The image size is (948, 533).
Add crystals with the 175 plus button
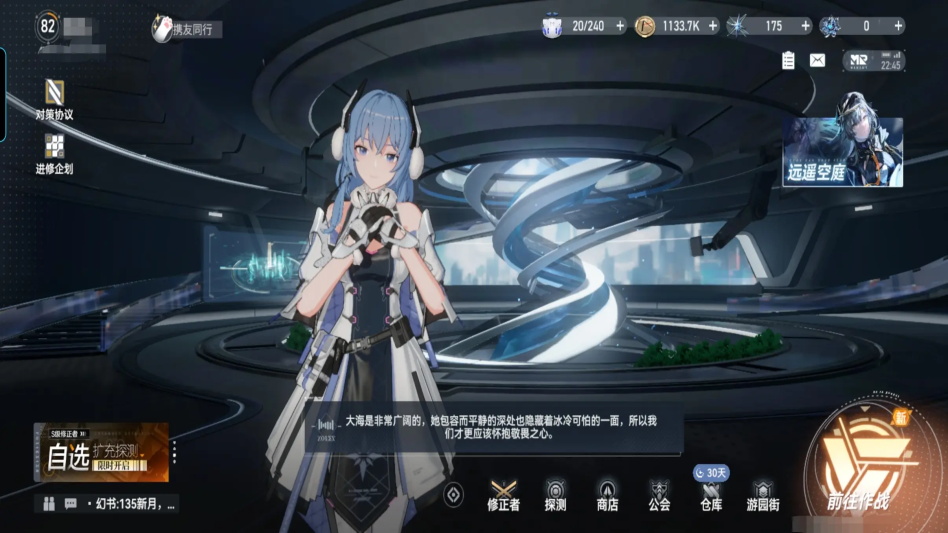click(x=805, y=26)
